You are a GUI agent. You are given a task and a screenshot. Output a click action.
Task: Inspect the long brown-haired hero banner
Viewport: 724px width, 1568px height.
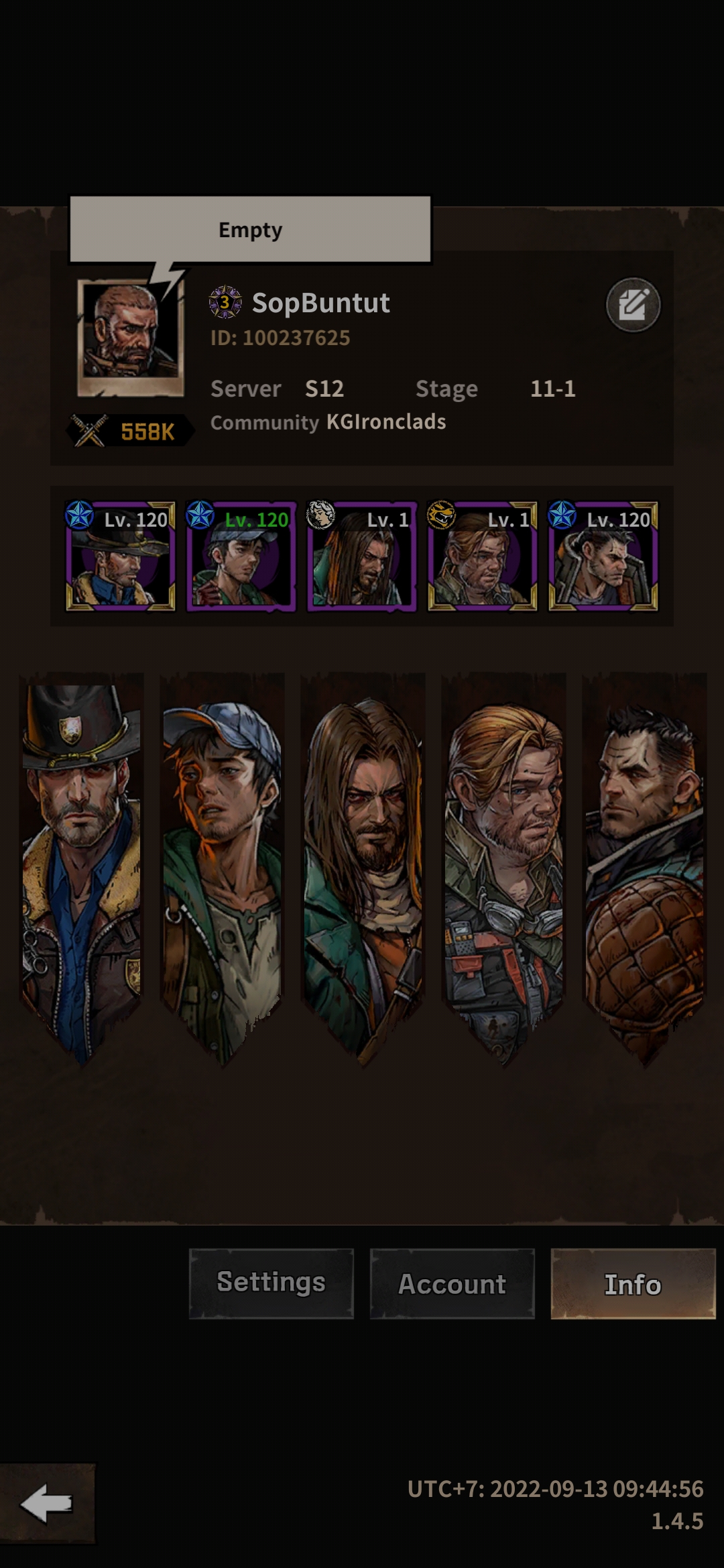[x=363, y=864]
